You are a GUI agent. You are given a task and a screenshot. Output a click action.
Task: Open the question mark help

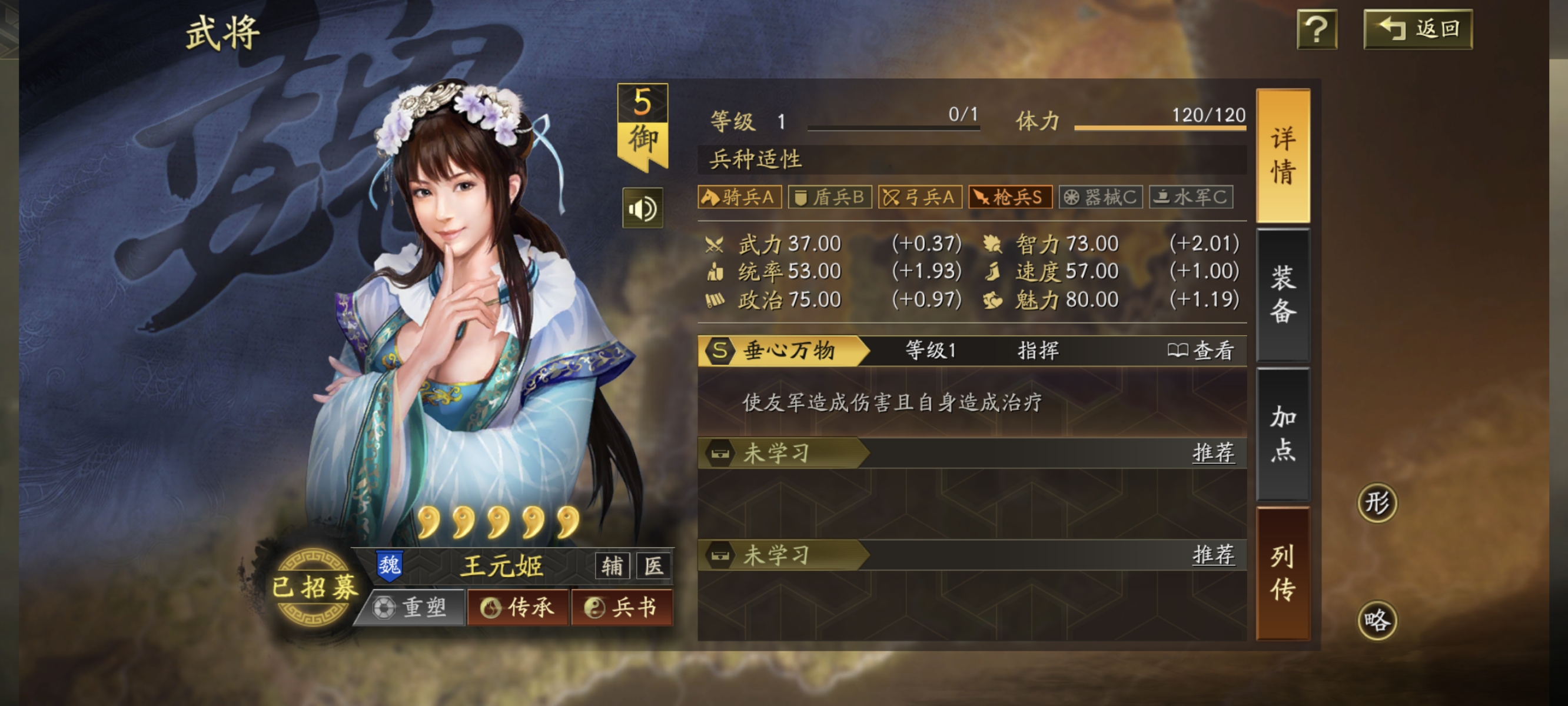pyautogui.click(x=1317, y=29)
